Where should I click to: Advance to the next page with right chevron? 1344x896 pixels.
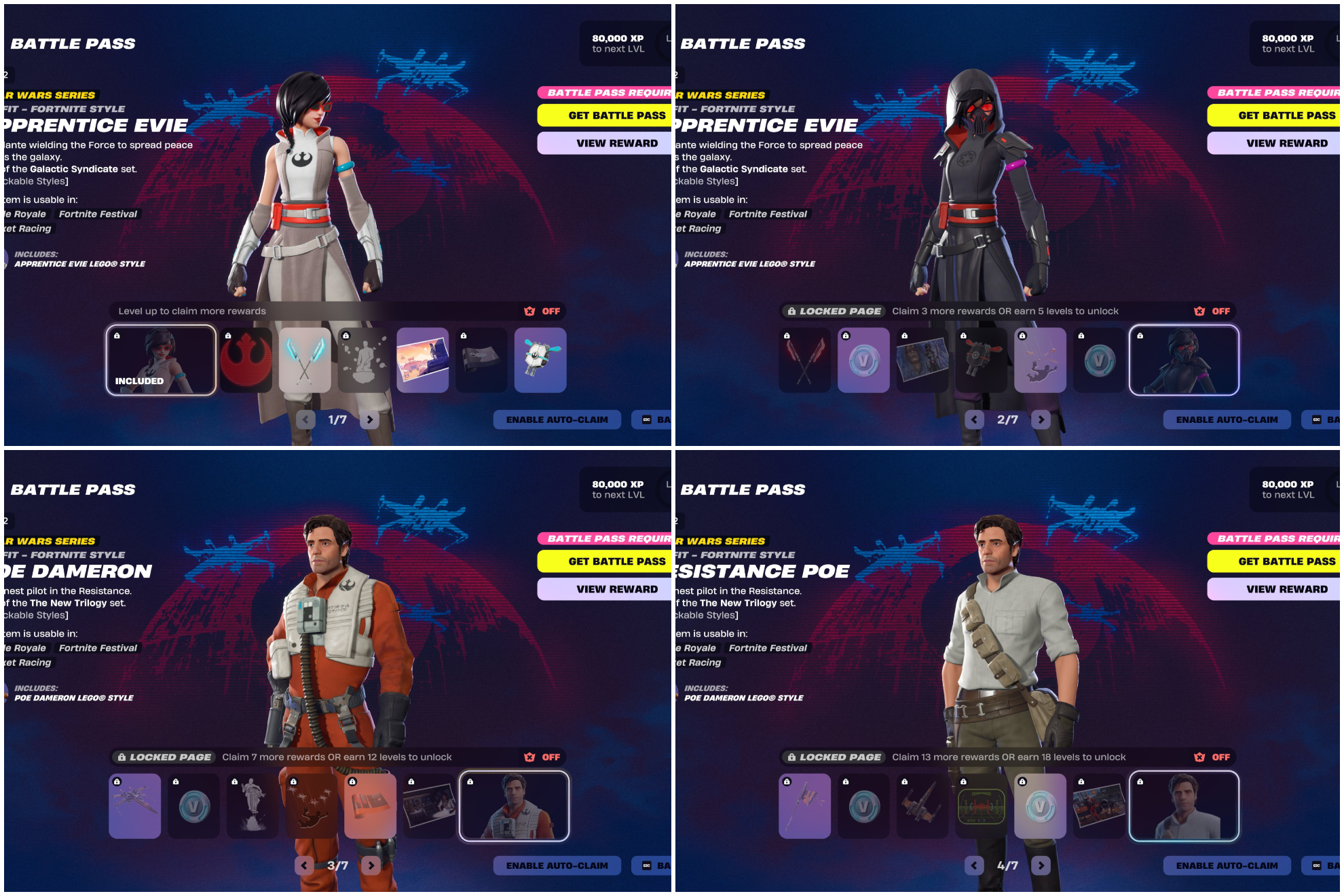tap(370, 419)
